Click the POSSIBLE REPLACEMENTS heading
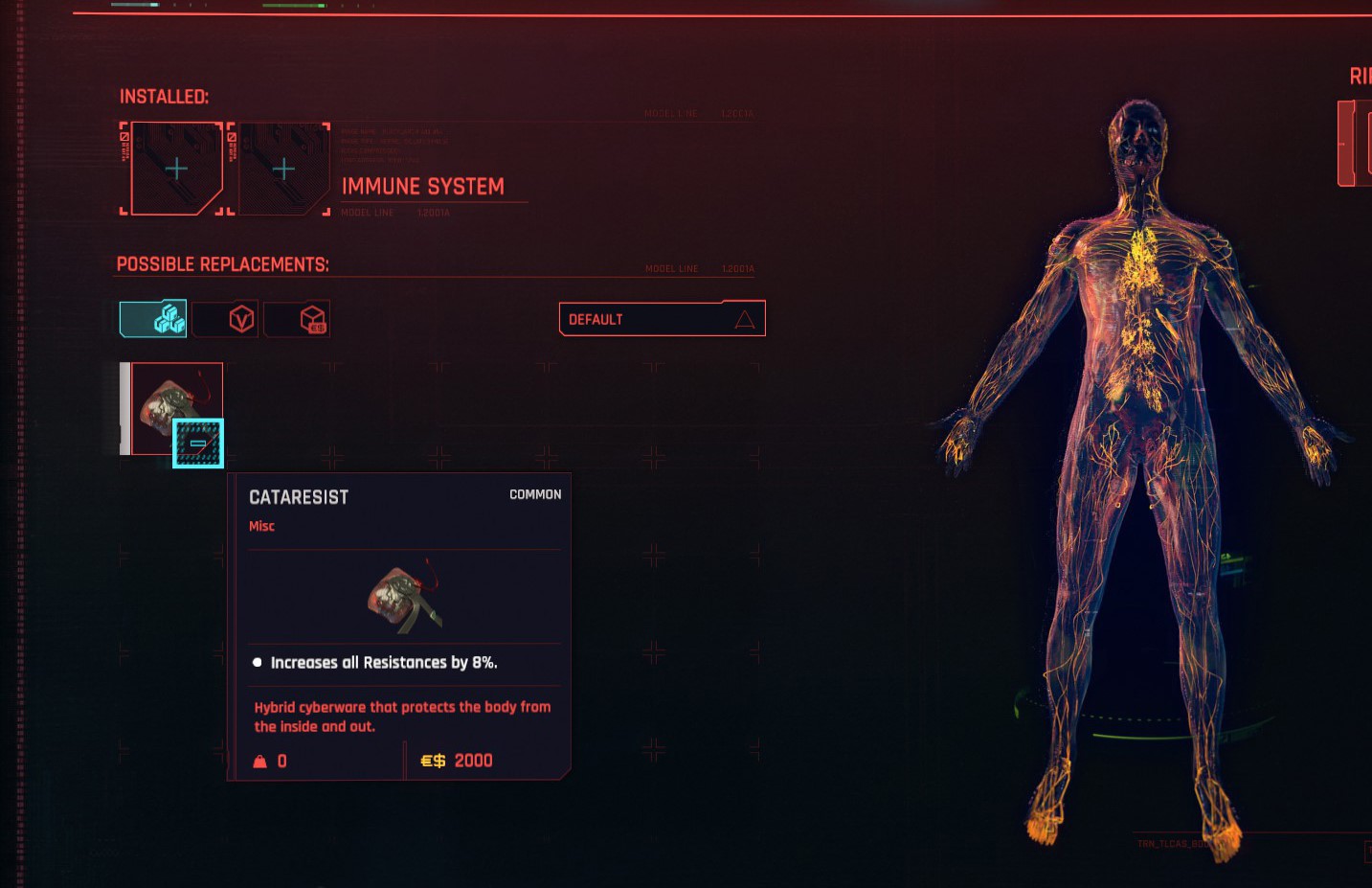This screenshot has height=888, width=1372. coord(223,262)
